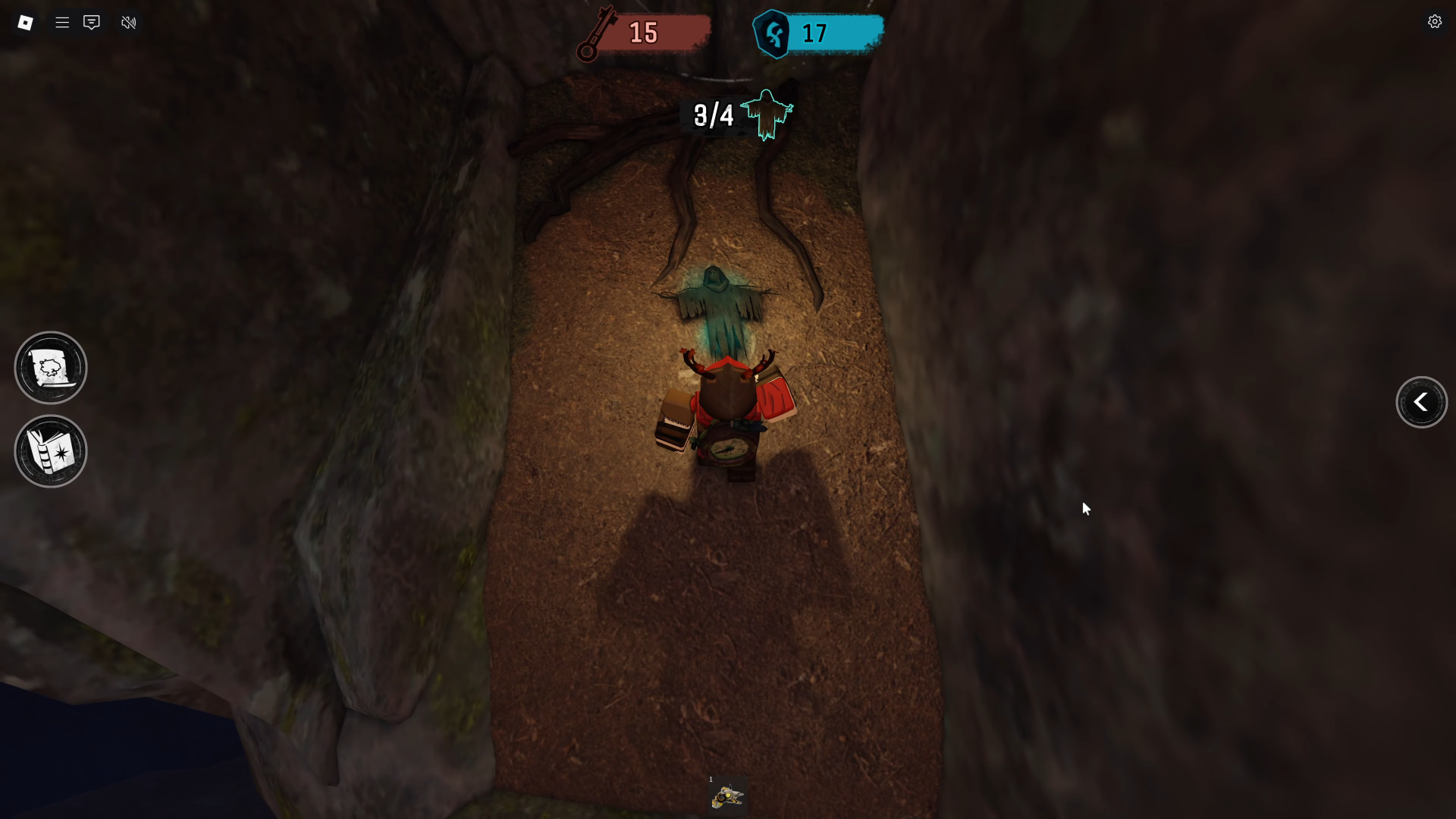Screen dimensions: 1456x819
Task: Click the Roblox logo
Action: (25, 22)
